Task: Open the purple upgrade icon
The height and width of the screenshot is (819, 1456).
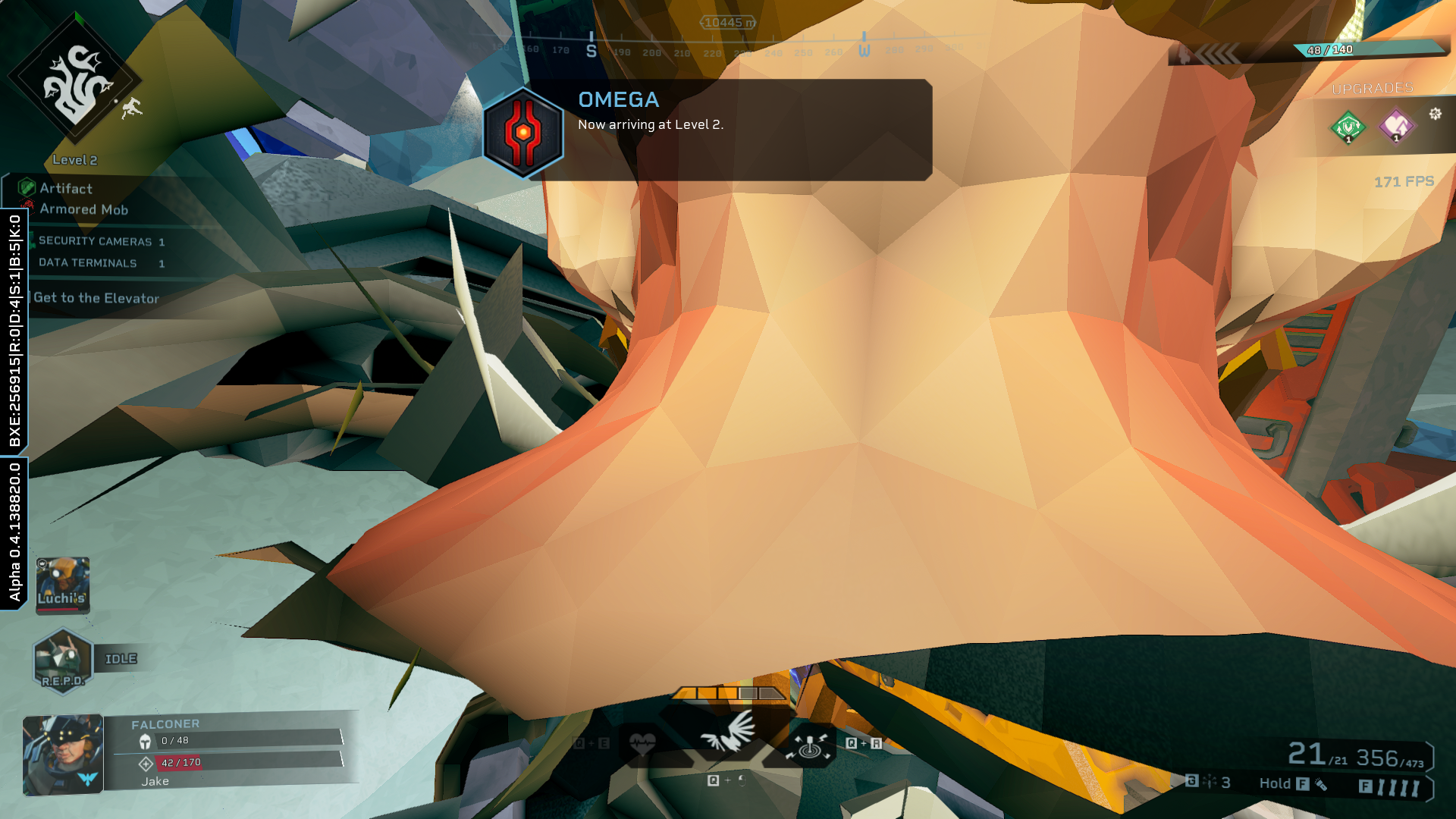Action: coord(1396,126)
